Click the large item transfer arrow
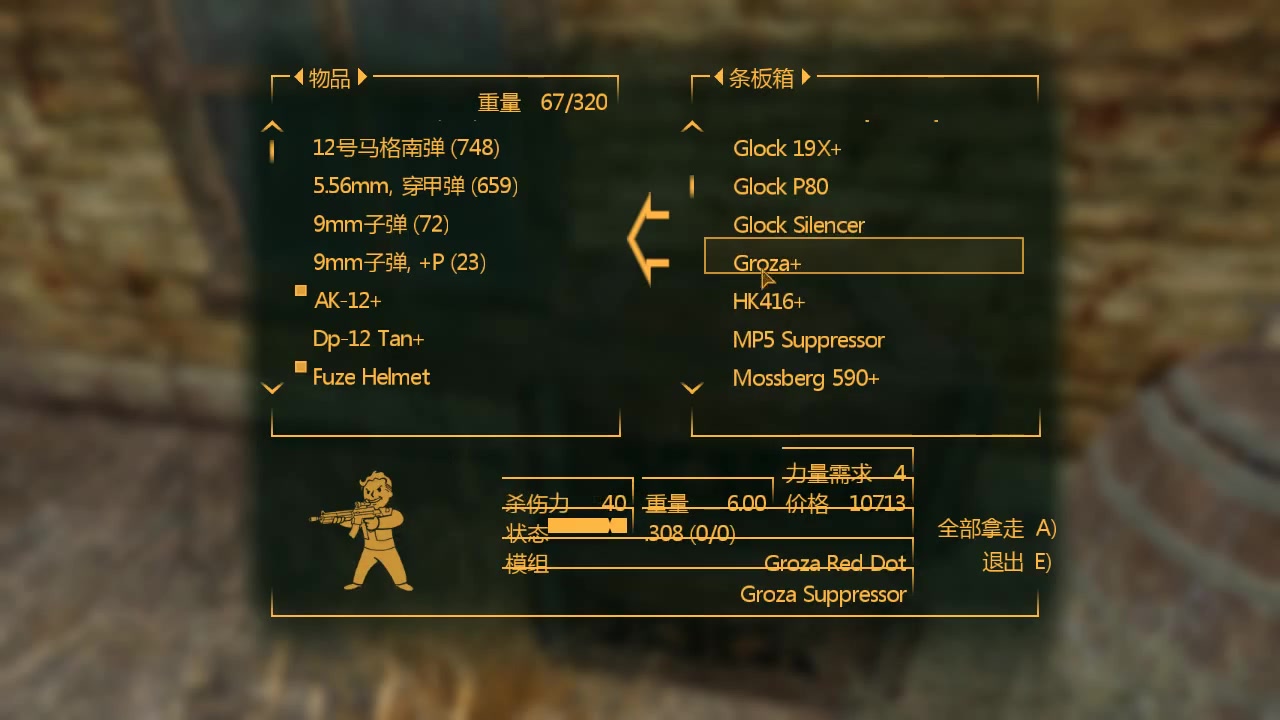The image size is (1280, 720). click(650, 238)
